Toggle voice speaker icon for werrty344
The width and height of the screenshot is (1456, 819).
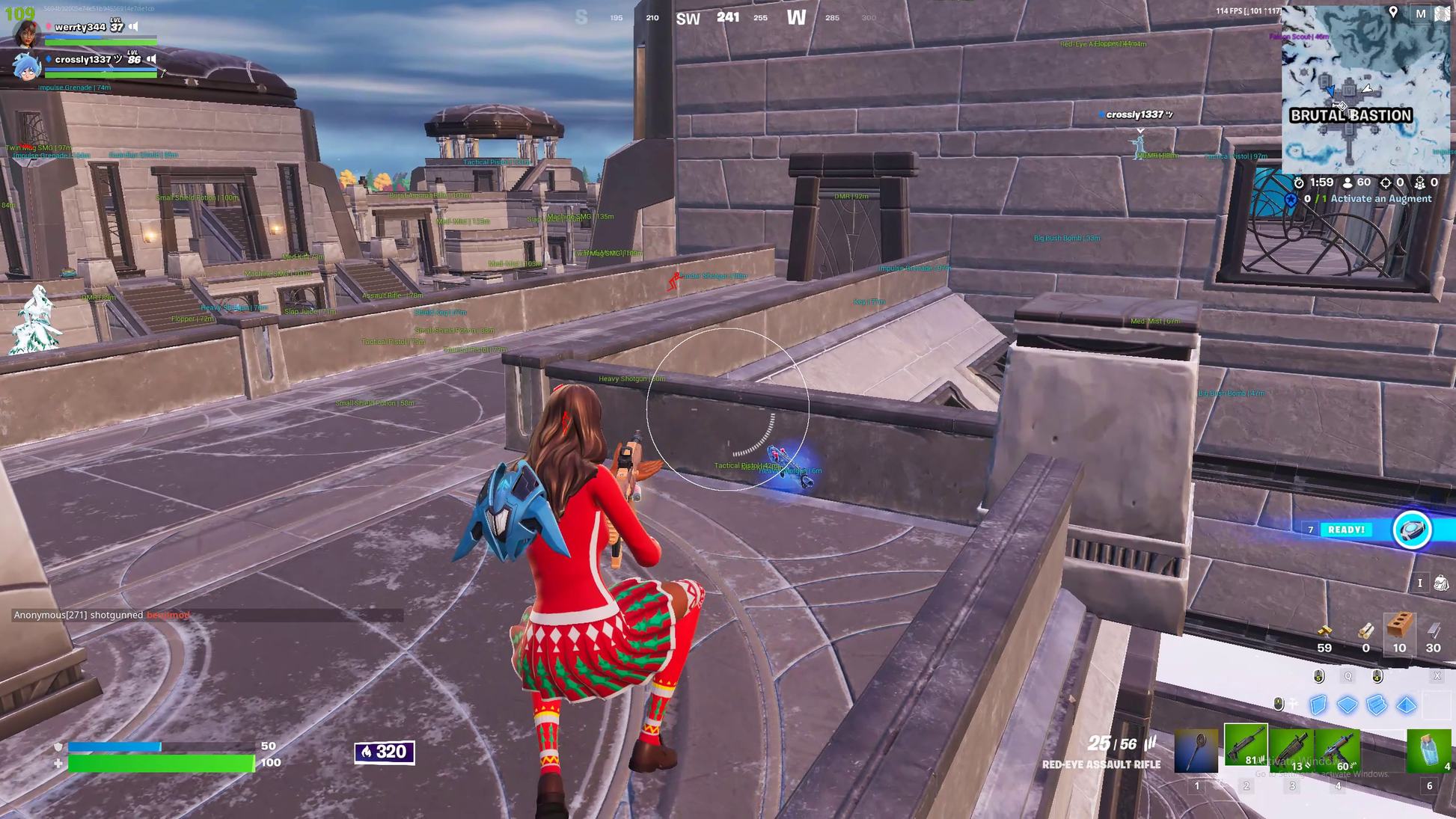[x=134, y=27]
